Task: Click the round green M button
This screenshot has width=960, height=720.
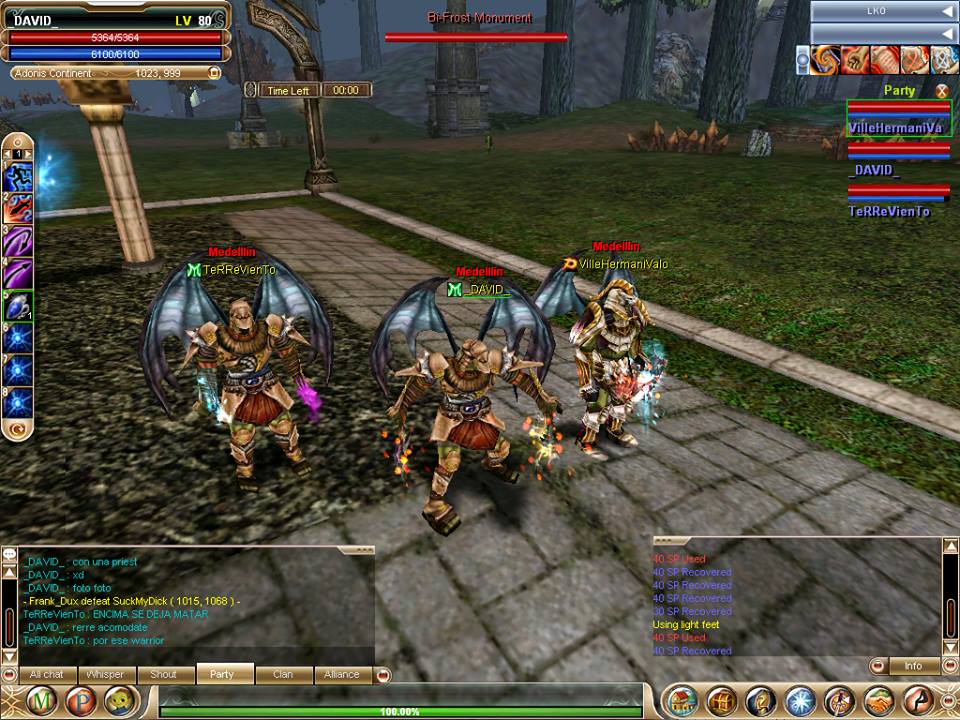Action: (x=41, y=700)
